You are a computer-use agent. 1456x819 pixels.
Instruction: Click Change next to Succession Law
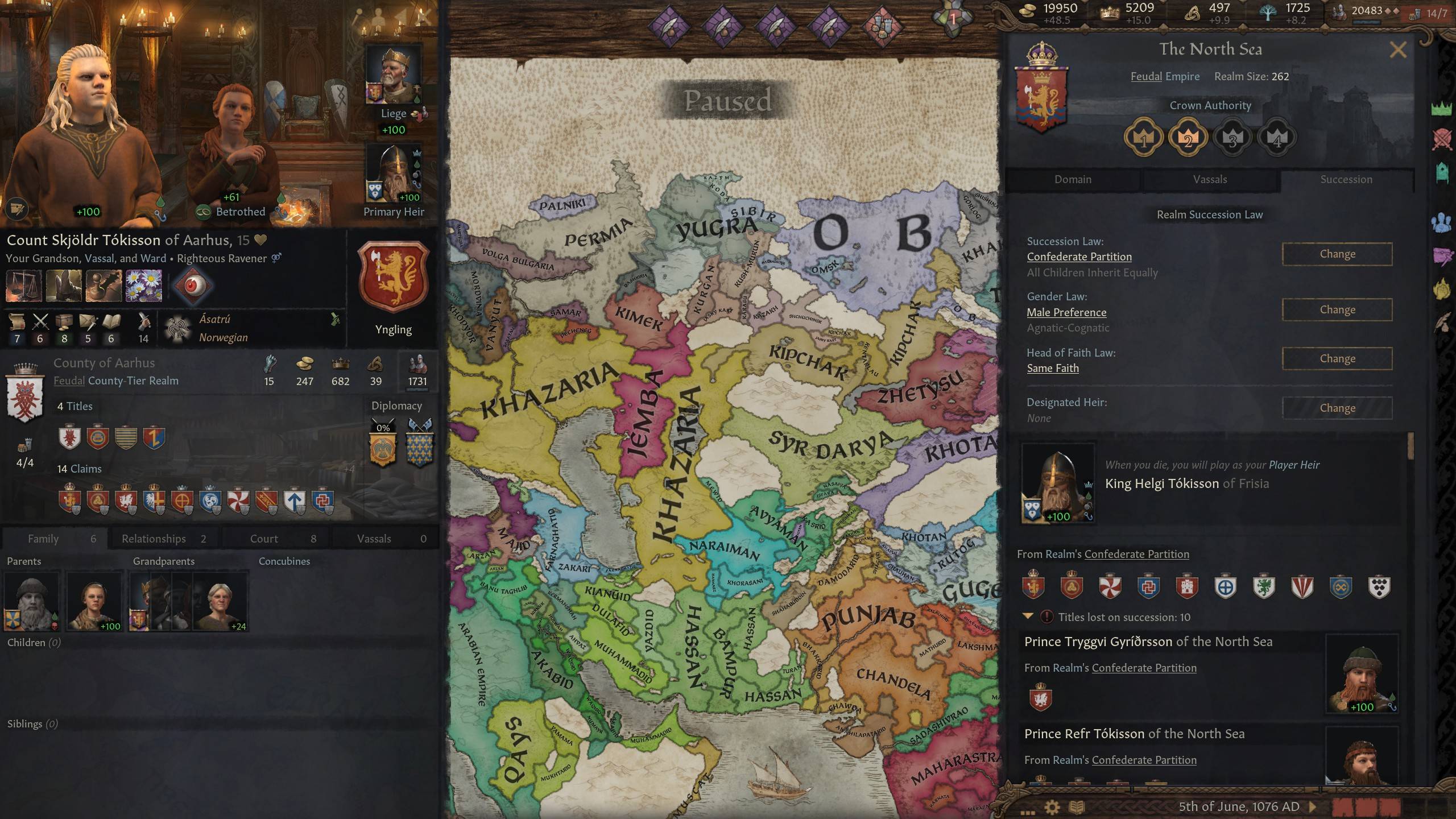[1338, 254]
